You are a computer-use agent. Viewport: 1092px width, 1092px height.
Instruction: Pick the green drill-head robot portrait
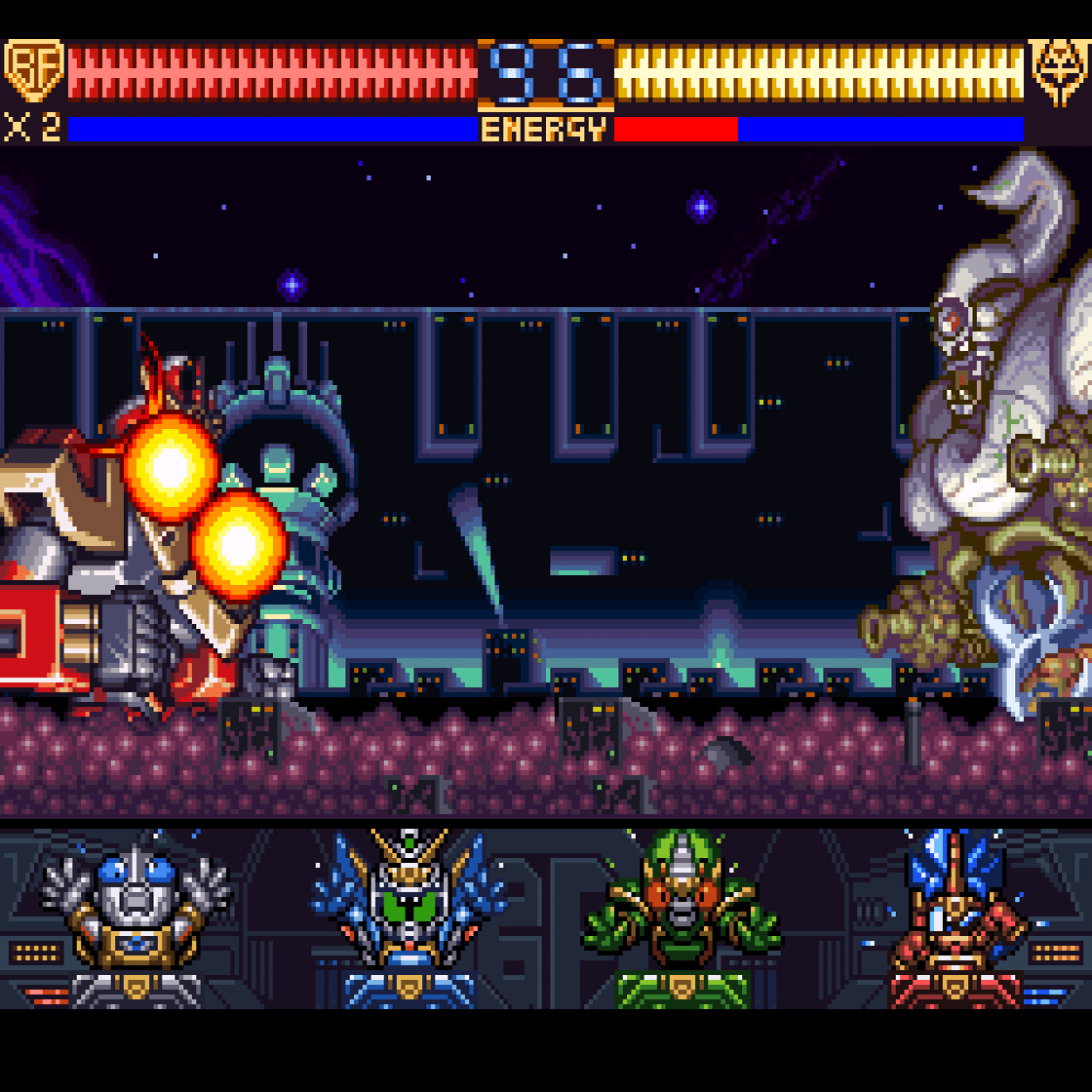coord(682,916)
